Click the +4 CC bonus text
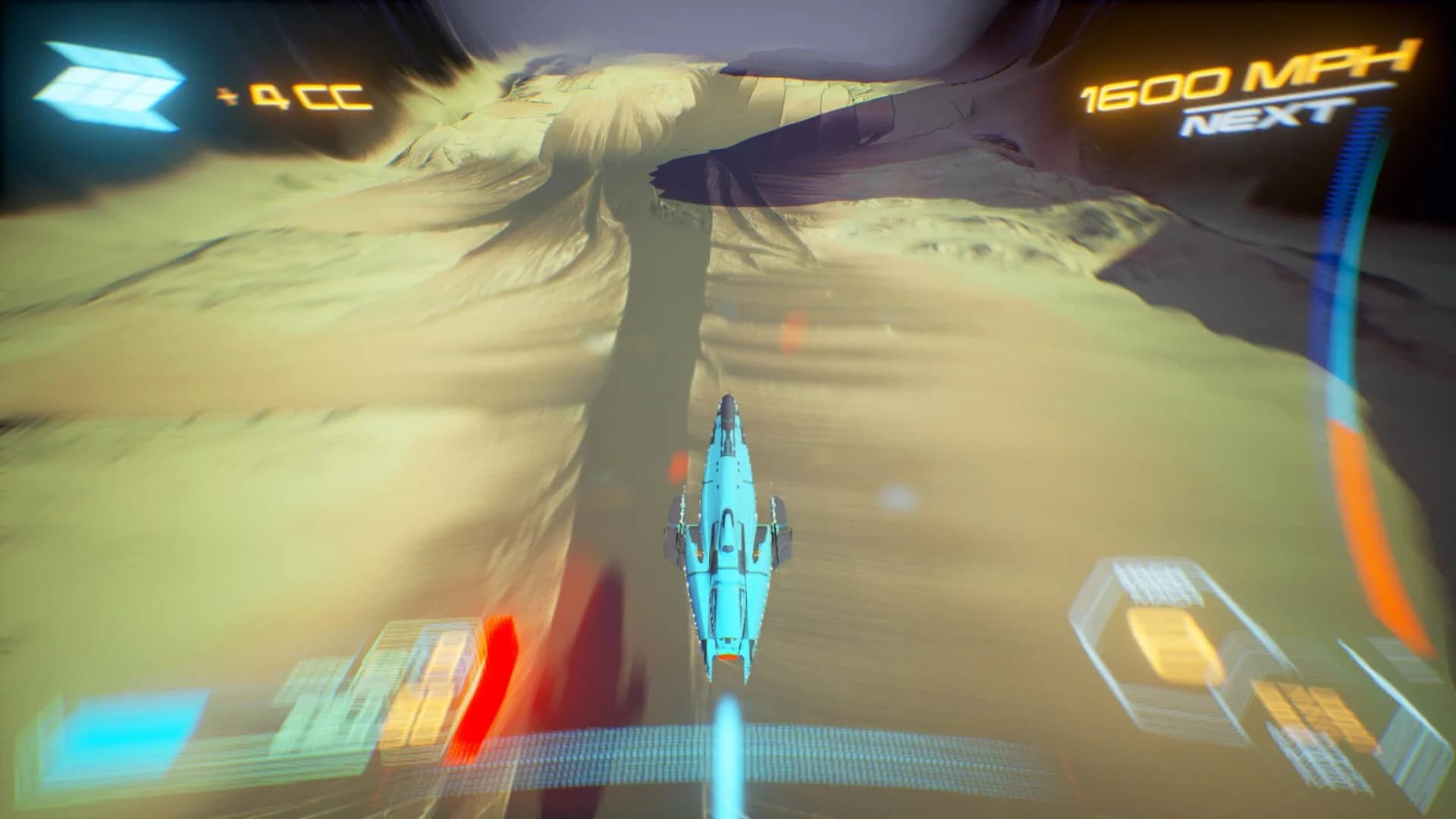Screen dimensions: 1456x819 point(296,95)
